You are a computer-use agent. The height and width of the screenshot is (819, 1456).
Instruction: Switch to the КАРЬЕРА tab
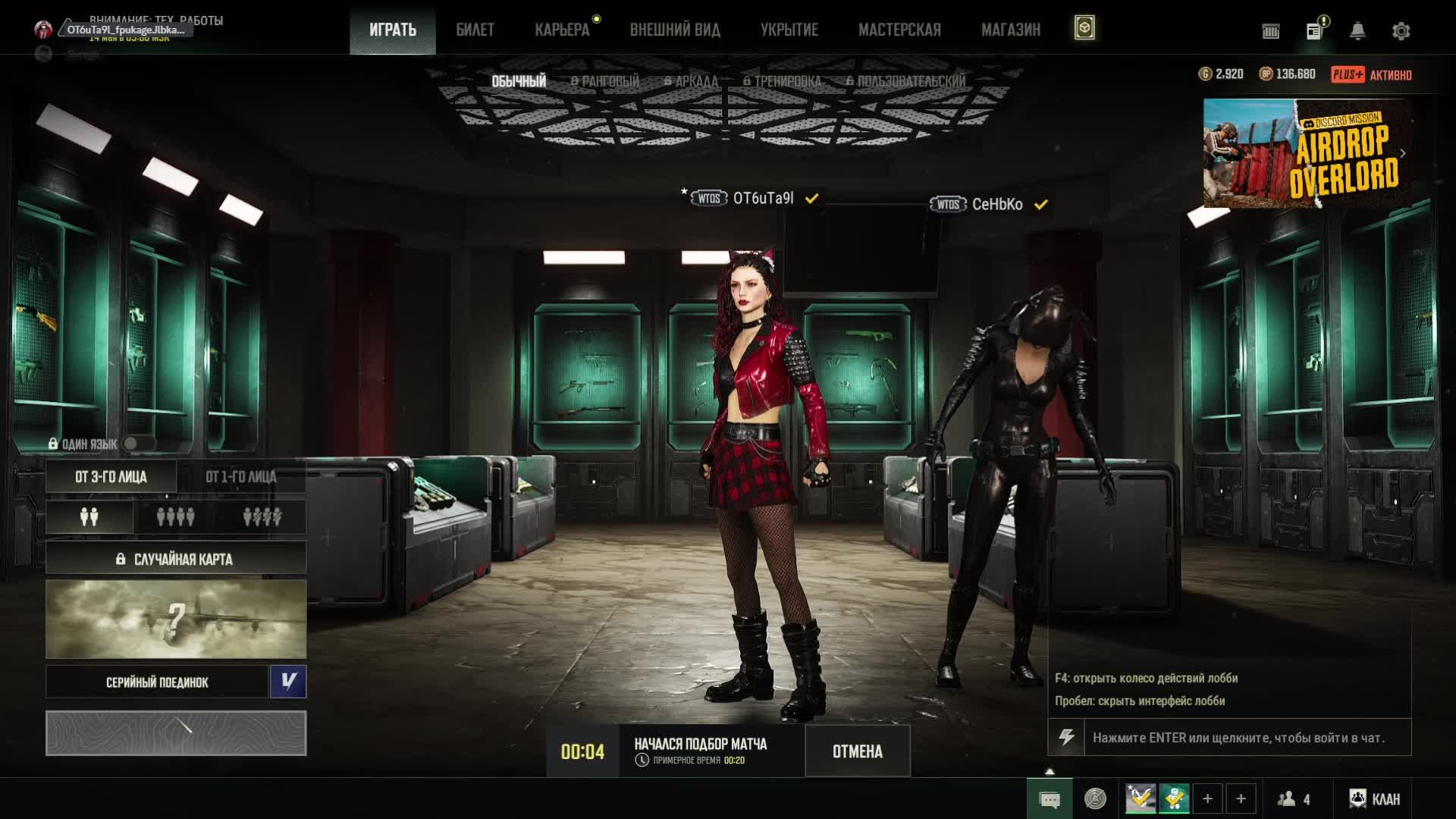[x=562, y=30]
